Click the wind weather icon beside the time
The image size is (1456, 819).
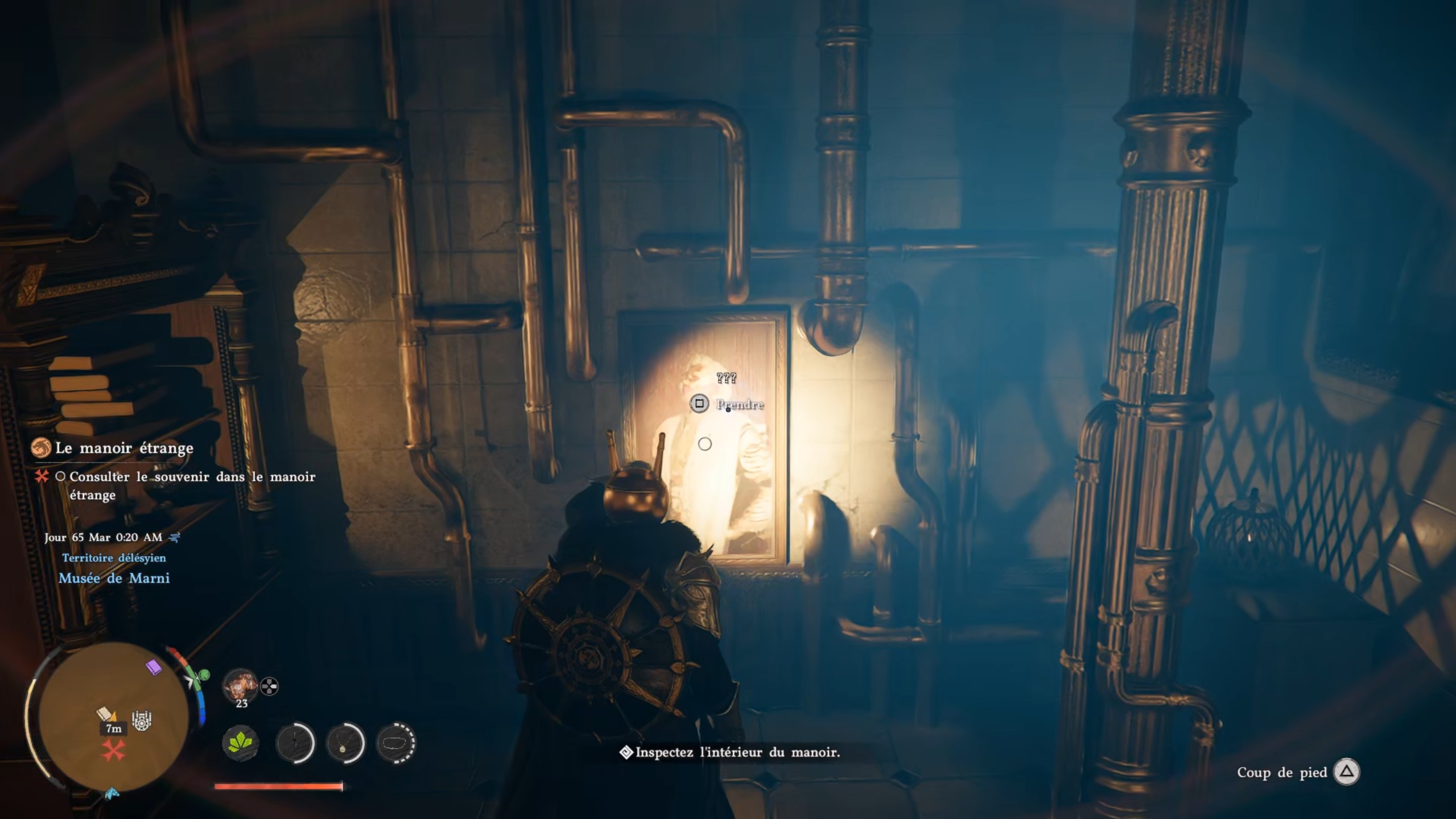click(175, 537)
